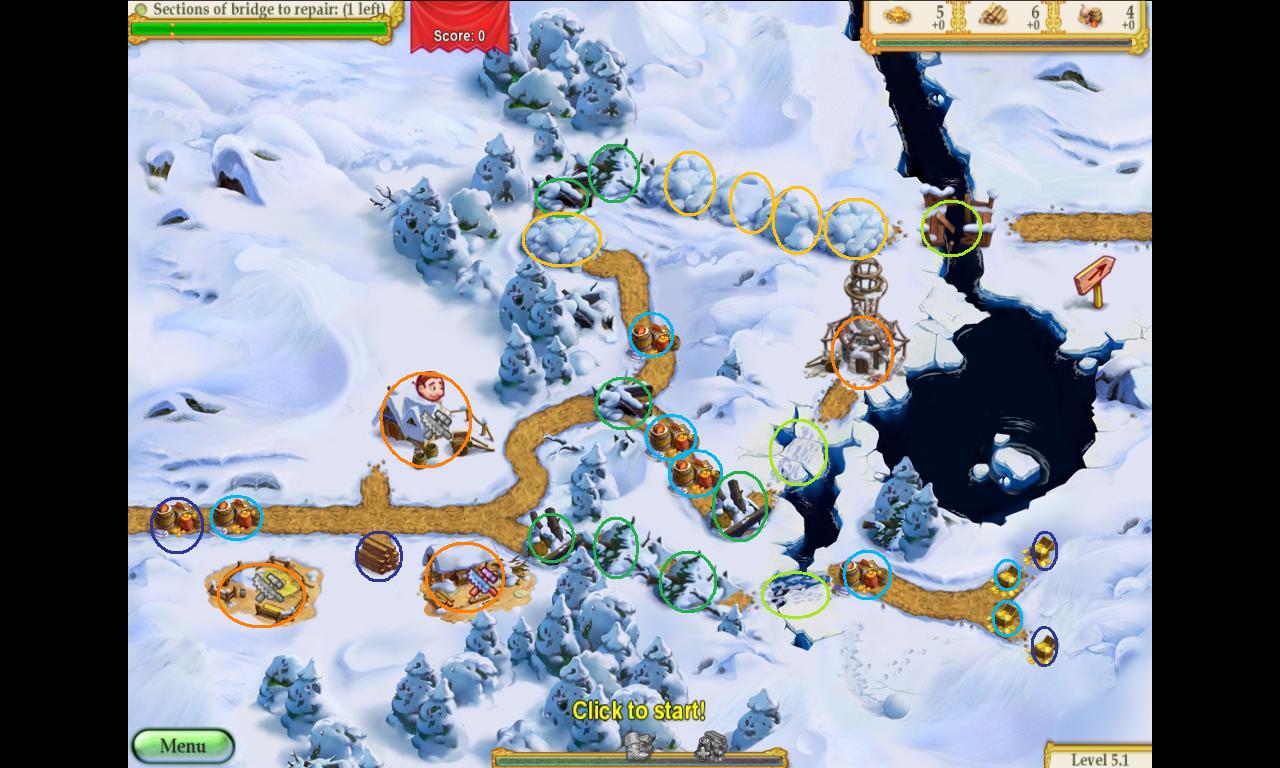Click the 'Click to start!' prompt
Image resolution: width=1280 pixels, height=768 pixels.
click(x=638, y=711)
